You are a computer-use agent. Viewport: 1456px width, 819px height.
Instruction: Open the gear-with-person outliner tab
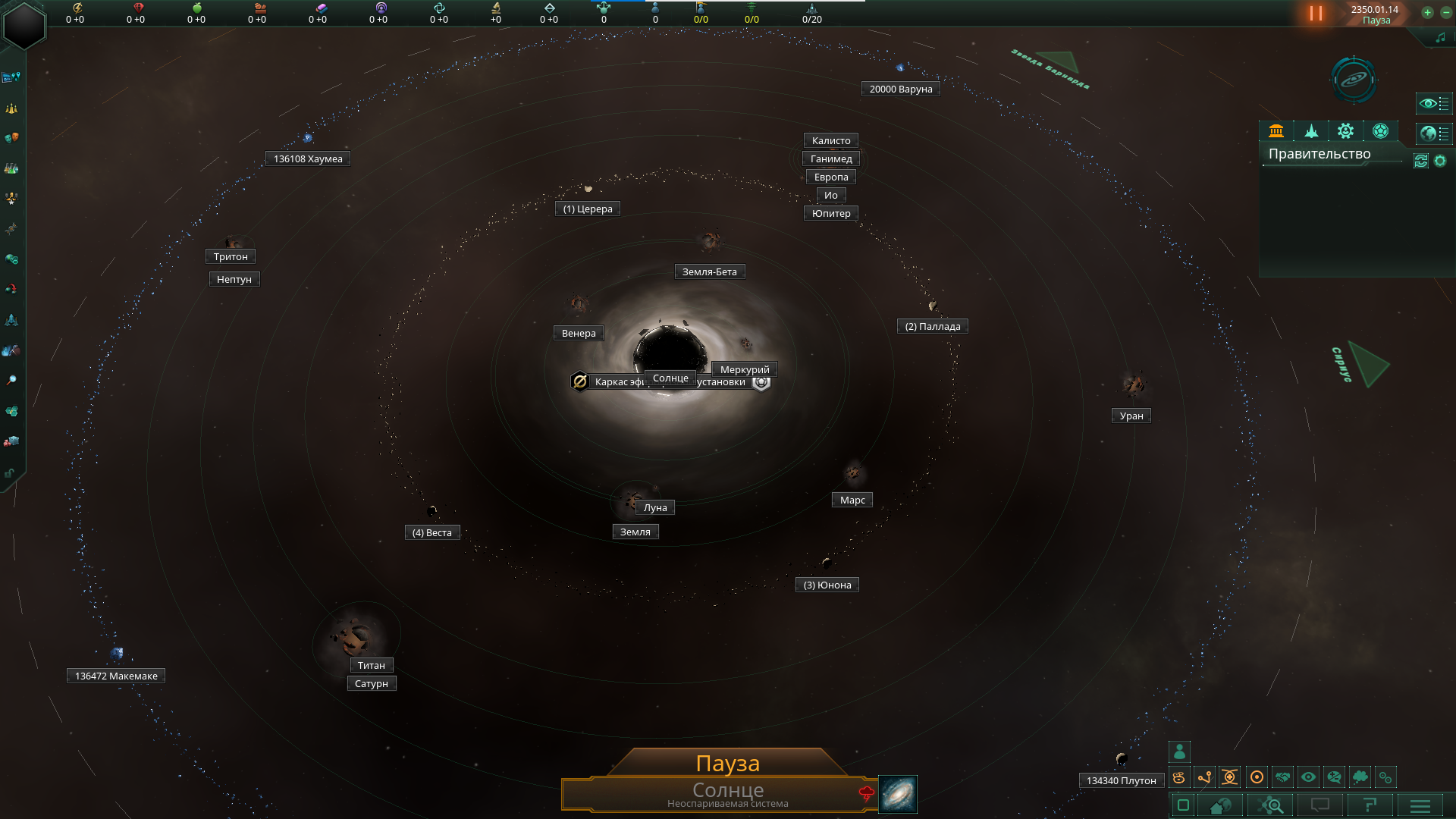point(1346,131)
